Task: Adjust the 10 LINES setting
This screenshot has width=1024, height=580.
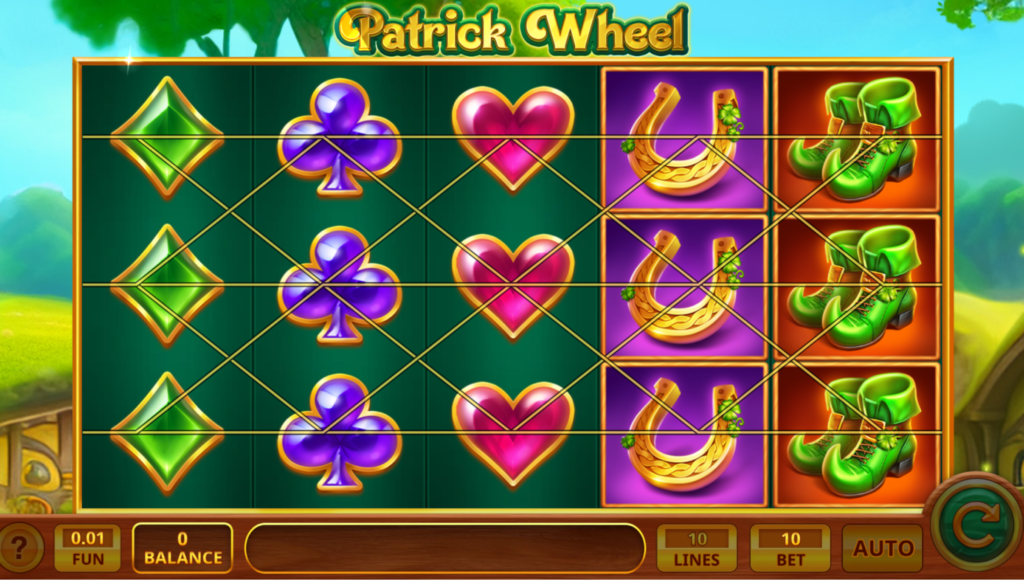Action: [x=697, y=548]
